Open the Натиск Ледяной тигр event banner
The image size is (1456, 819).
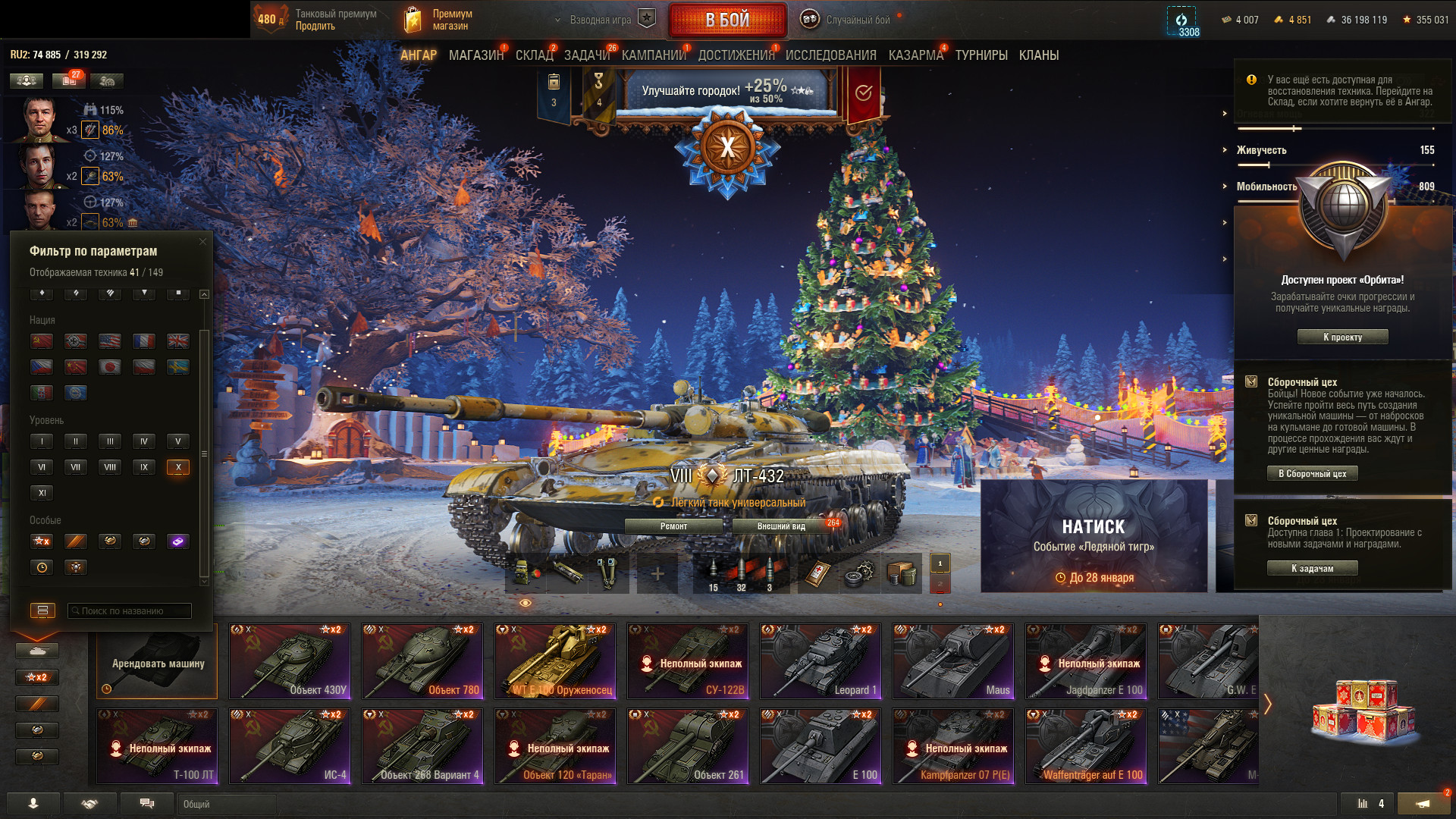click(x=1094, y=536)
